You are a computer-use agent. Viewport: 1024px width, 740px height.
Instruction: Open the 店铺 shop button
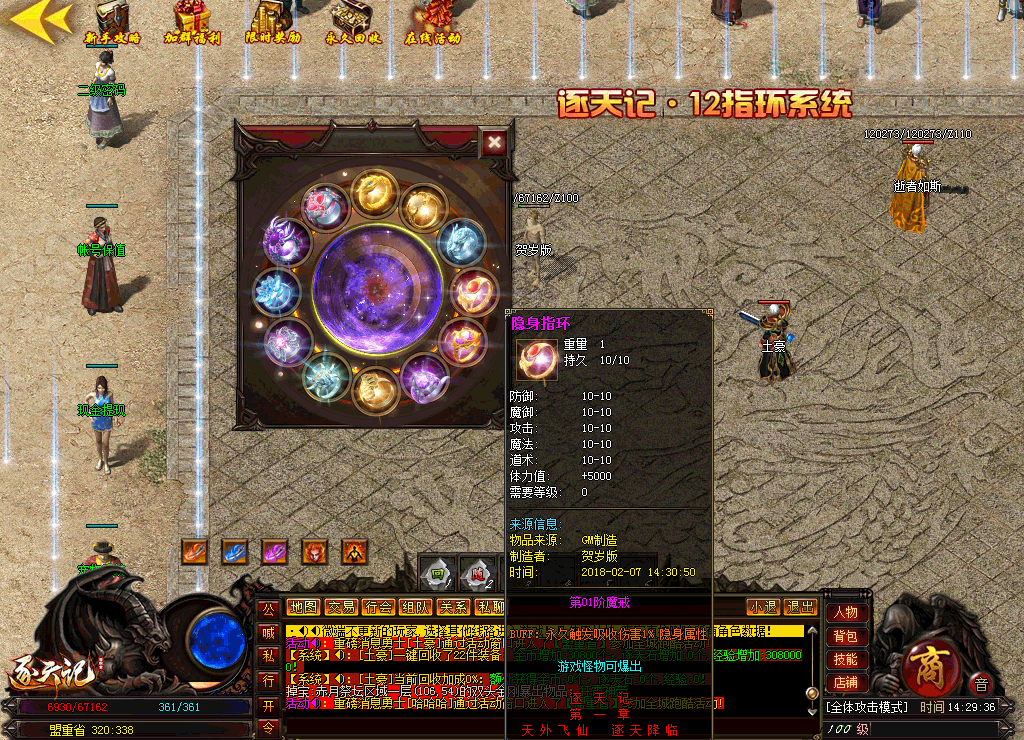click(845, 683)
